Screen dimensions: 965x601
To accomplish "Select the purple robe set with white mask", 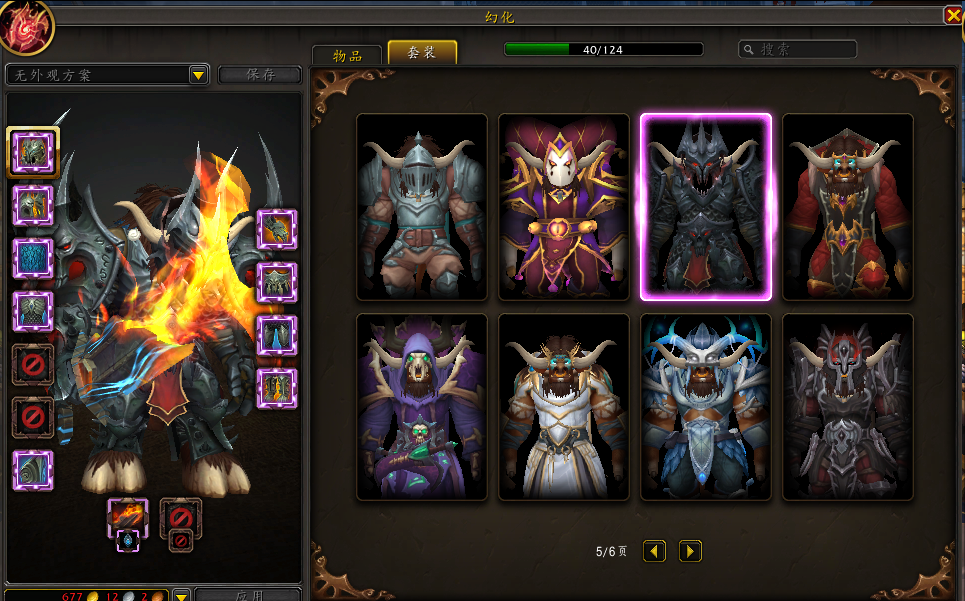I will click(564, 207).
